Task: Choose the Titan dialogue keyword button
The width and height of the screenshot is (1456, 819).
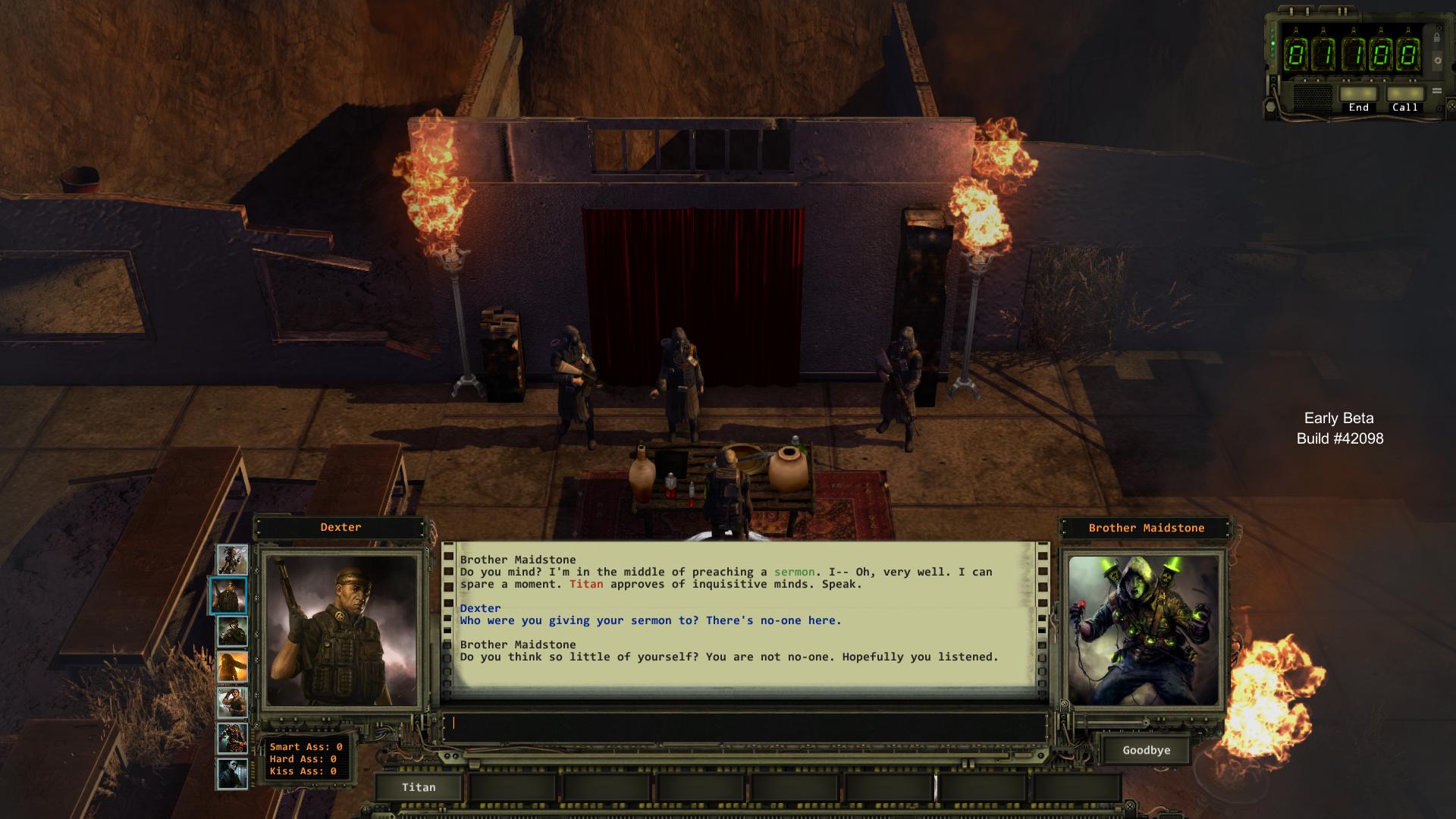Action: point(419,787)
